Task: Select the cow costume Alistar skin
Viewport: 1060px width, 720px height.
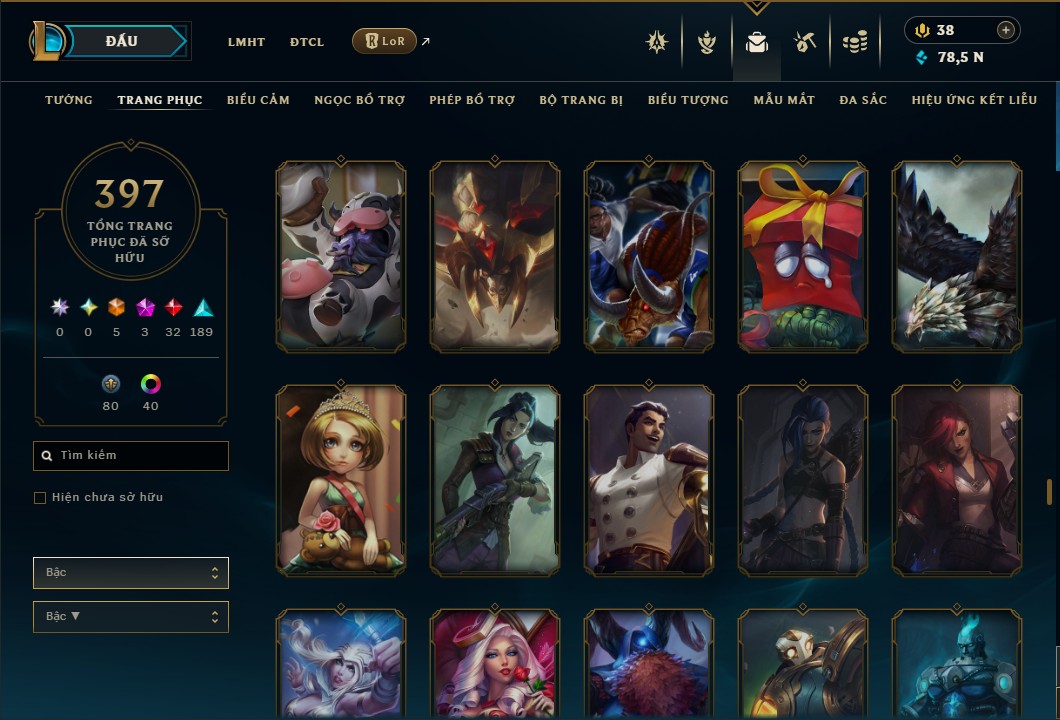Action: tap(341, 257)
